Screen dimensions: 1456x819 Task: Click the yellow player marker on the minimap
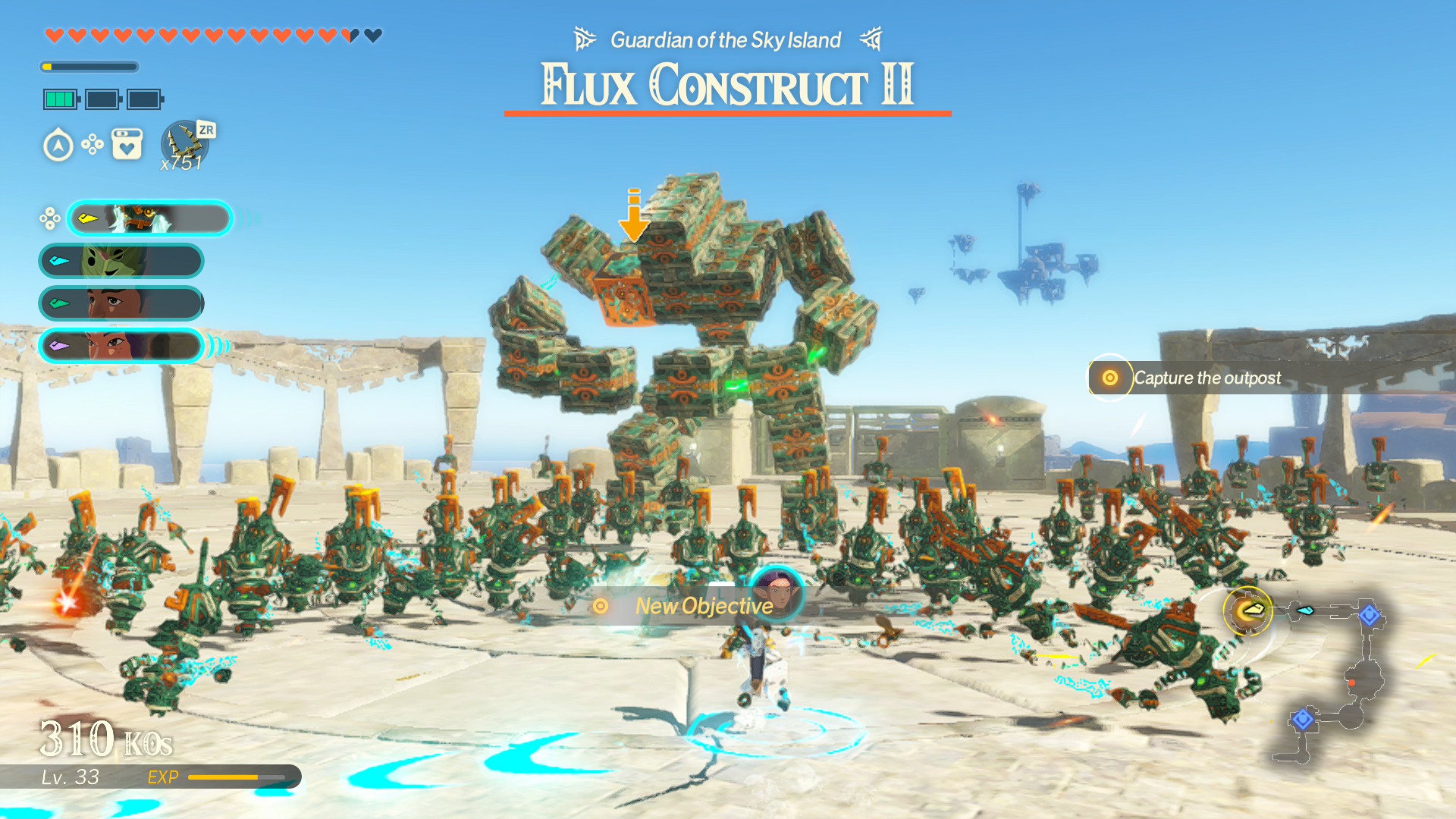click(1247, 611)
